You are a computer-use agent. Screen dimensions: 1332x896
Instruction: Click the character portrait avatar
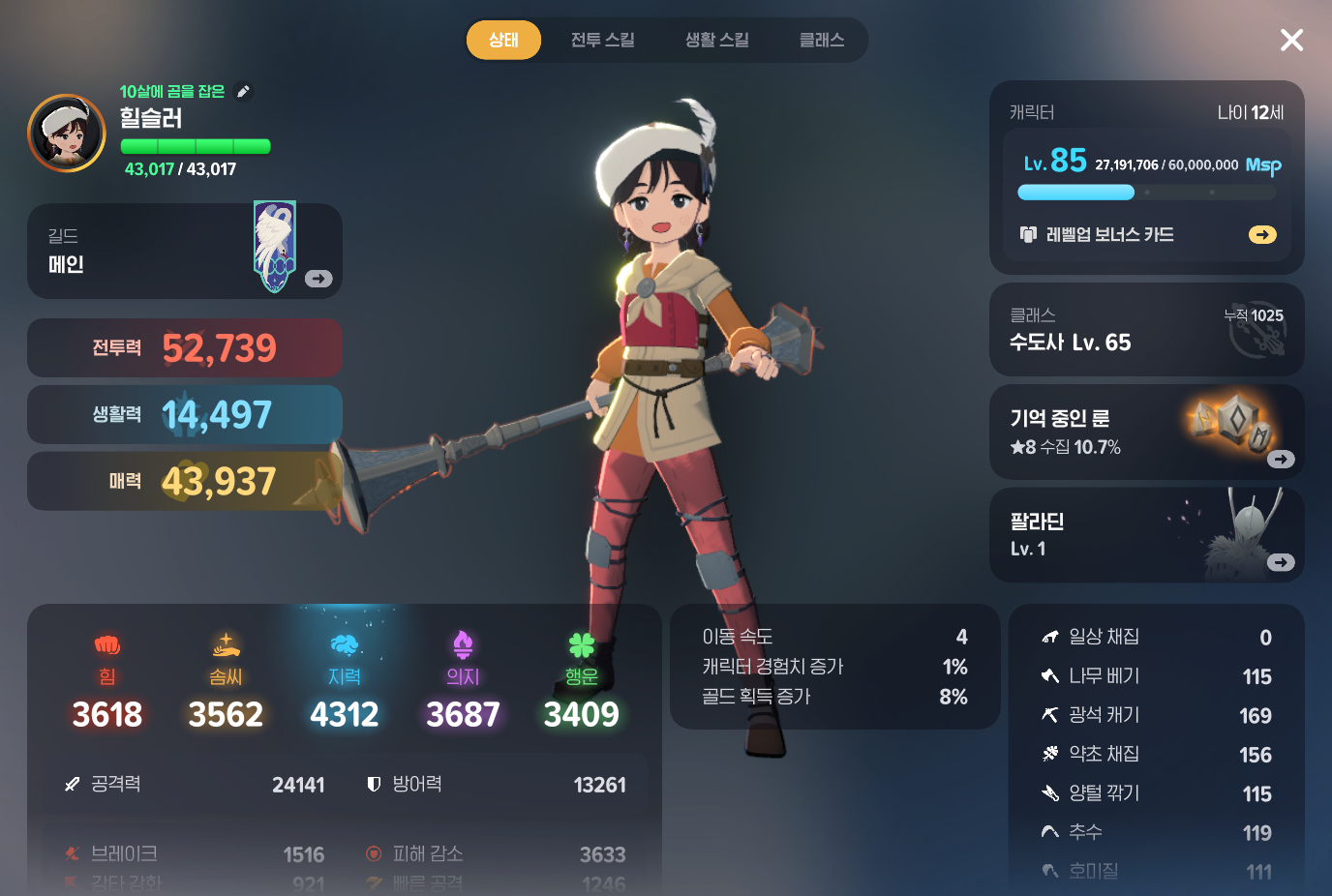67,134
